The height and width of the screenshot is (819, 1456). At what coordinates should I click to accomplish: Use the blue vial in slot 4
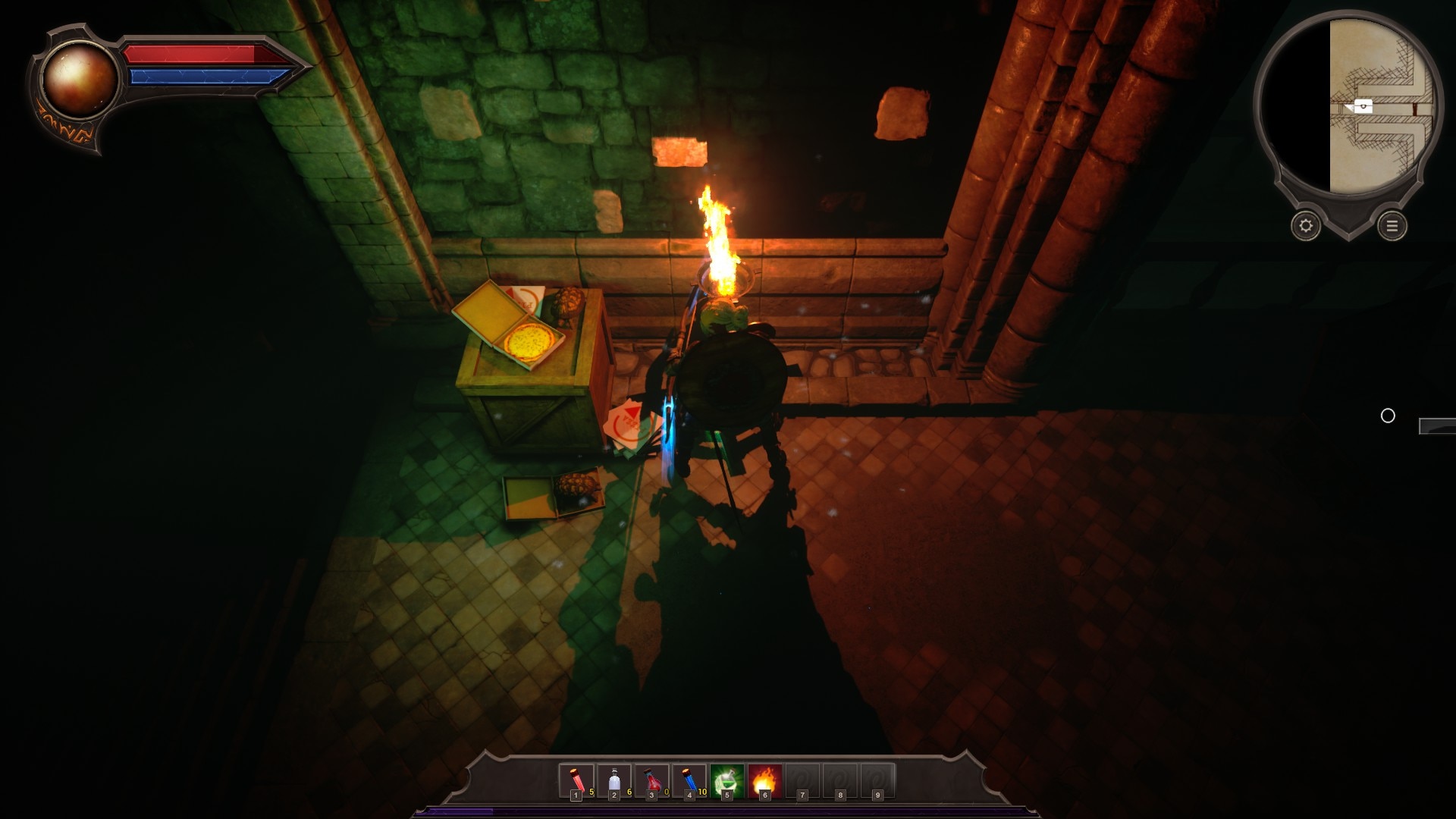689,780
